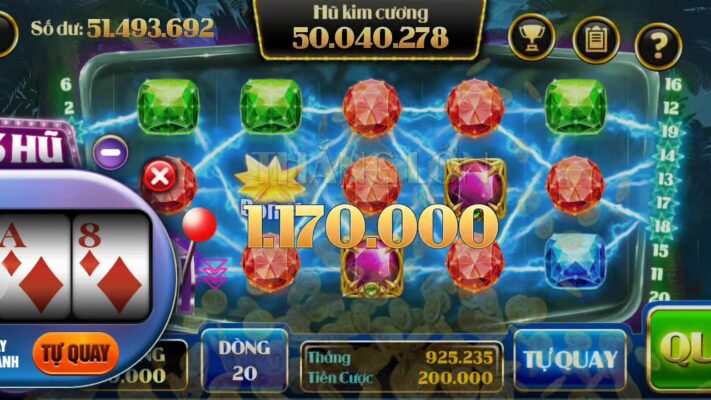
Task: Open the clipboard history icon
Action: tap(595, 39)
